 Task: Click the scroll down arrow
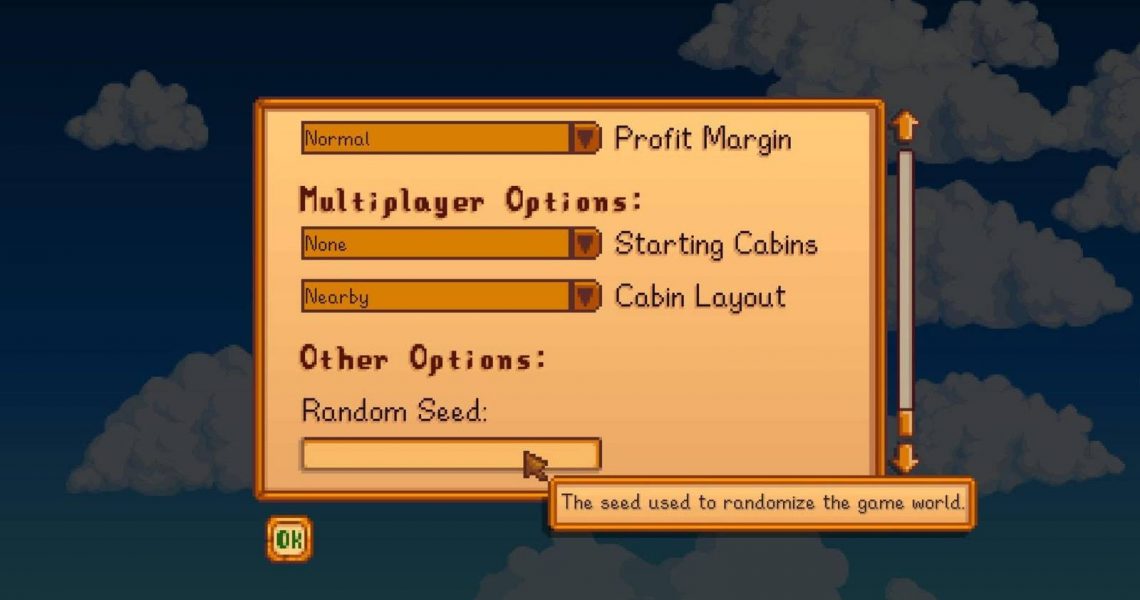(x=905, y=458)
